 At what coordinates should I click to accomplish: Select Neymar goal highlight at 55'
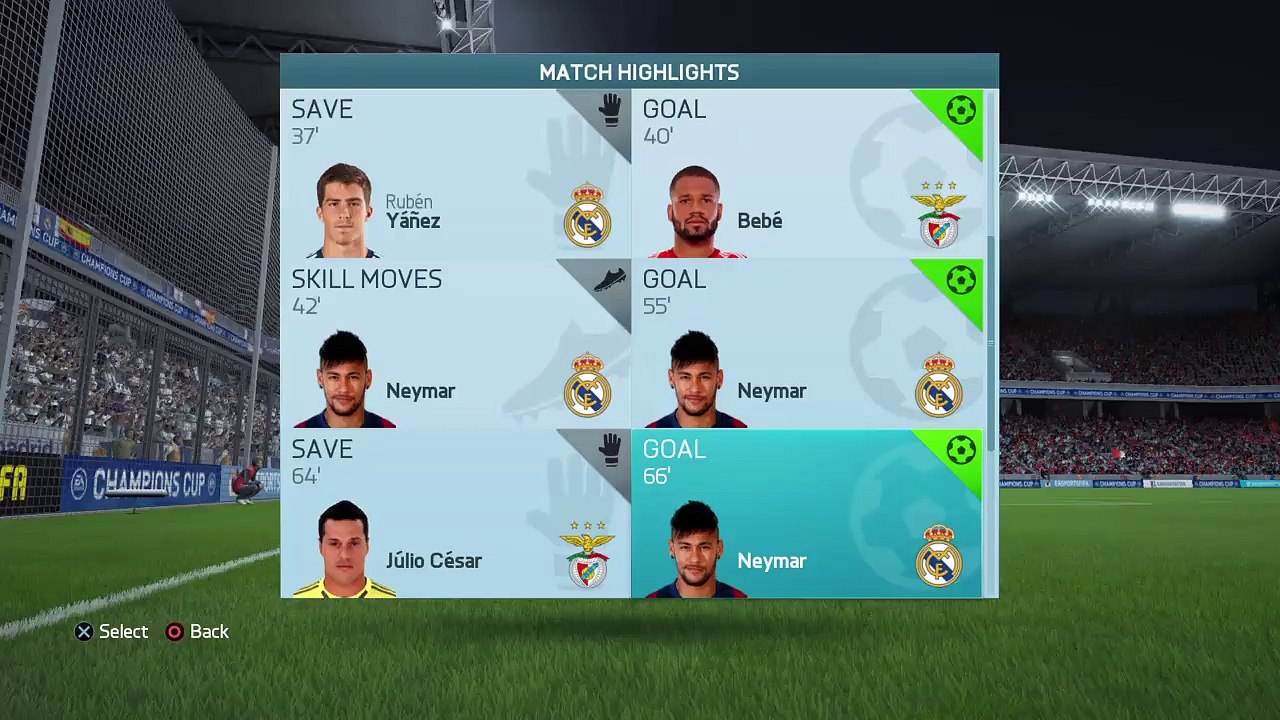[x=806, y=344]
